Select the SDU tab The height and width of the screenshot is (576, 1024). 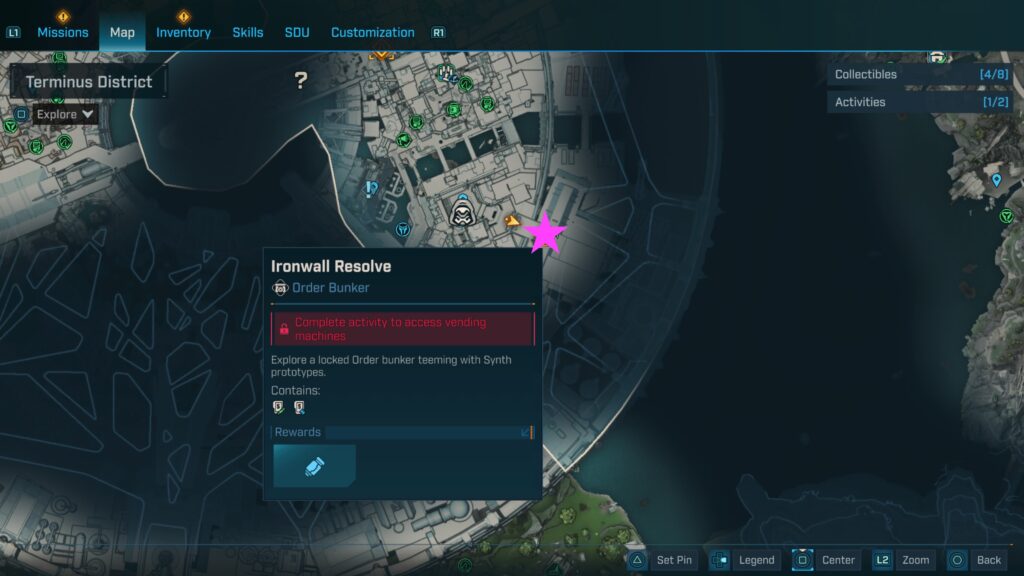pyautogui.click(x=297, y=32)
